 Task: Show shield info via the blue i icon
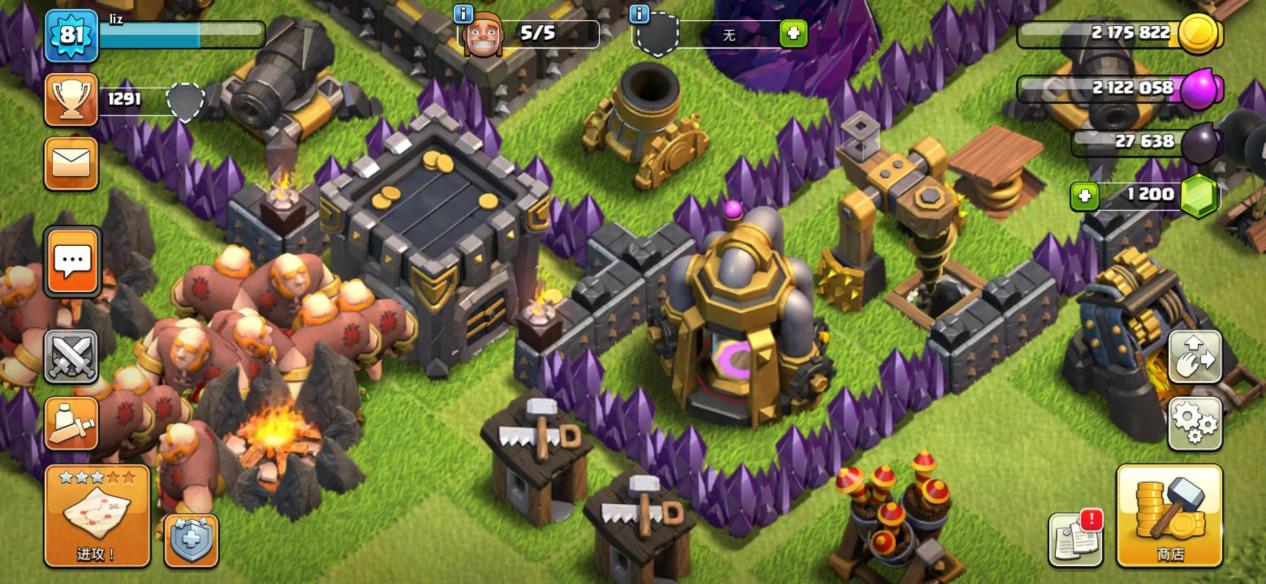(640, 14)
